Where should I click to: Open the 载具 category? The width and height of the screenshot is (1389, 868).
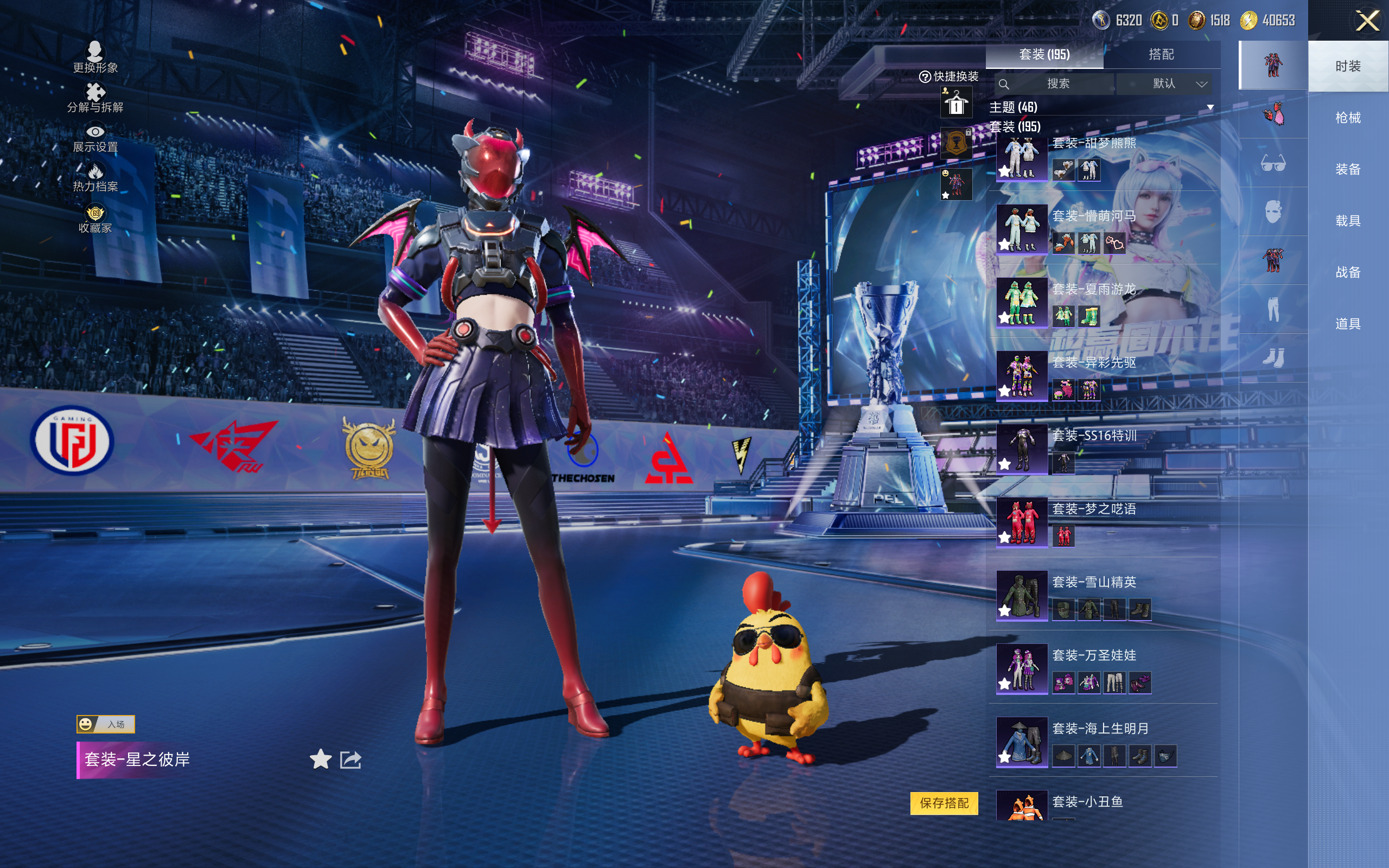tap(1347, 221)
